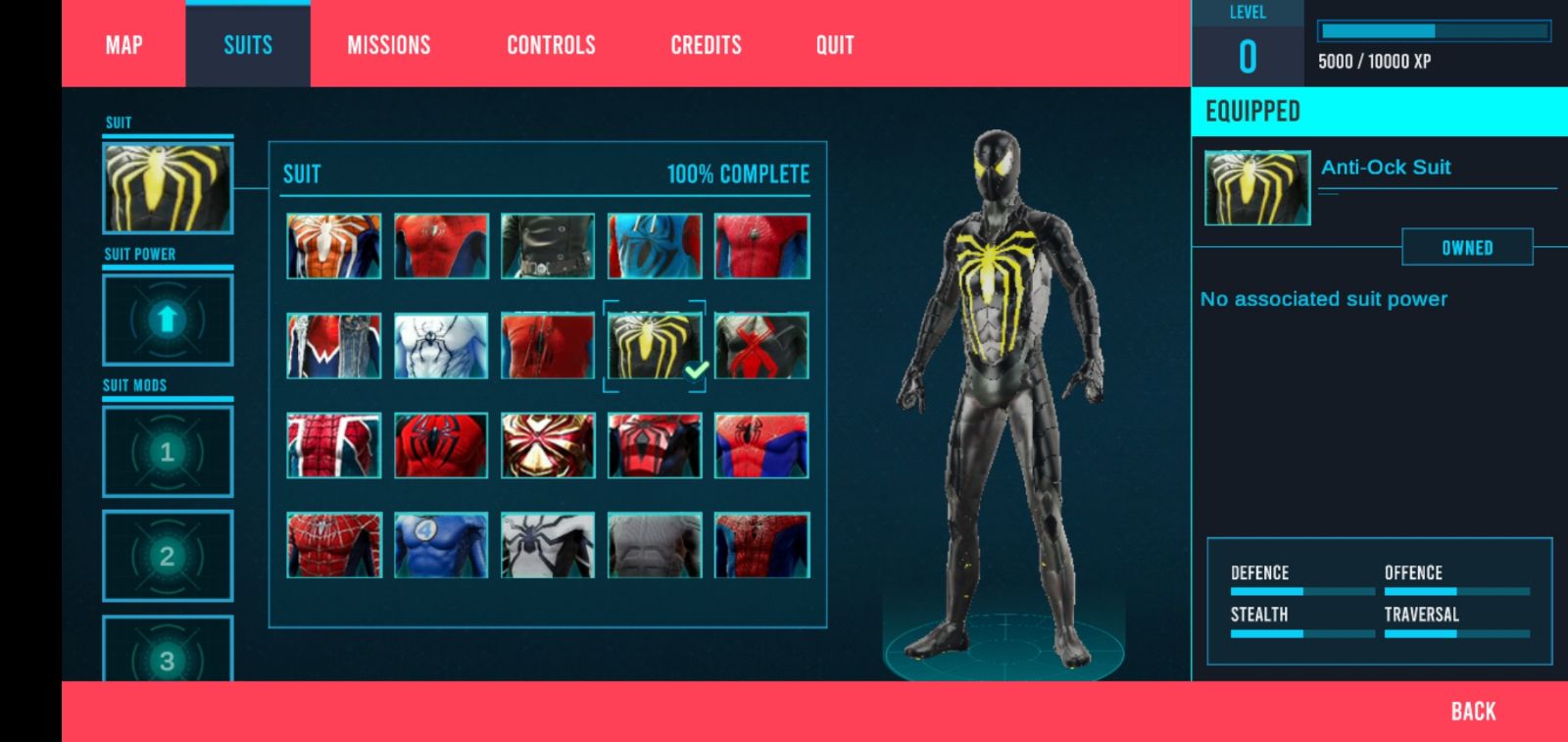Open the Suit Power slot with arrow icon

168,320
